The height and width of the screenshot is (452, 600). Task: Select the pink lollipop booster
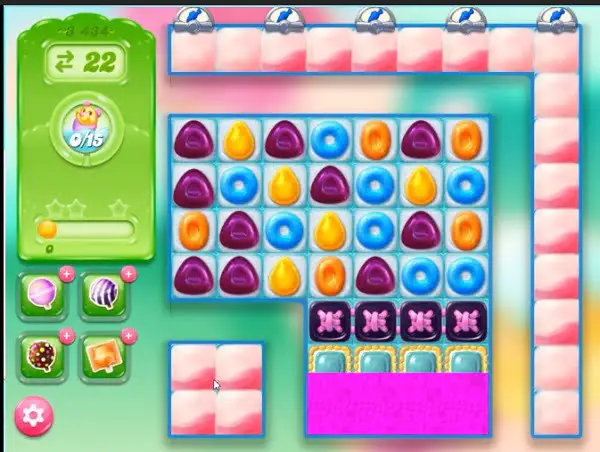coord(43,297)
